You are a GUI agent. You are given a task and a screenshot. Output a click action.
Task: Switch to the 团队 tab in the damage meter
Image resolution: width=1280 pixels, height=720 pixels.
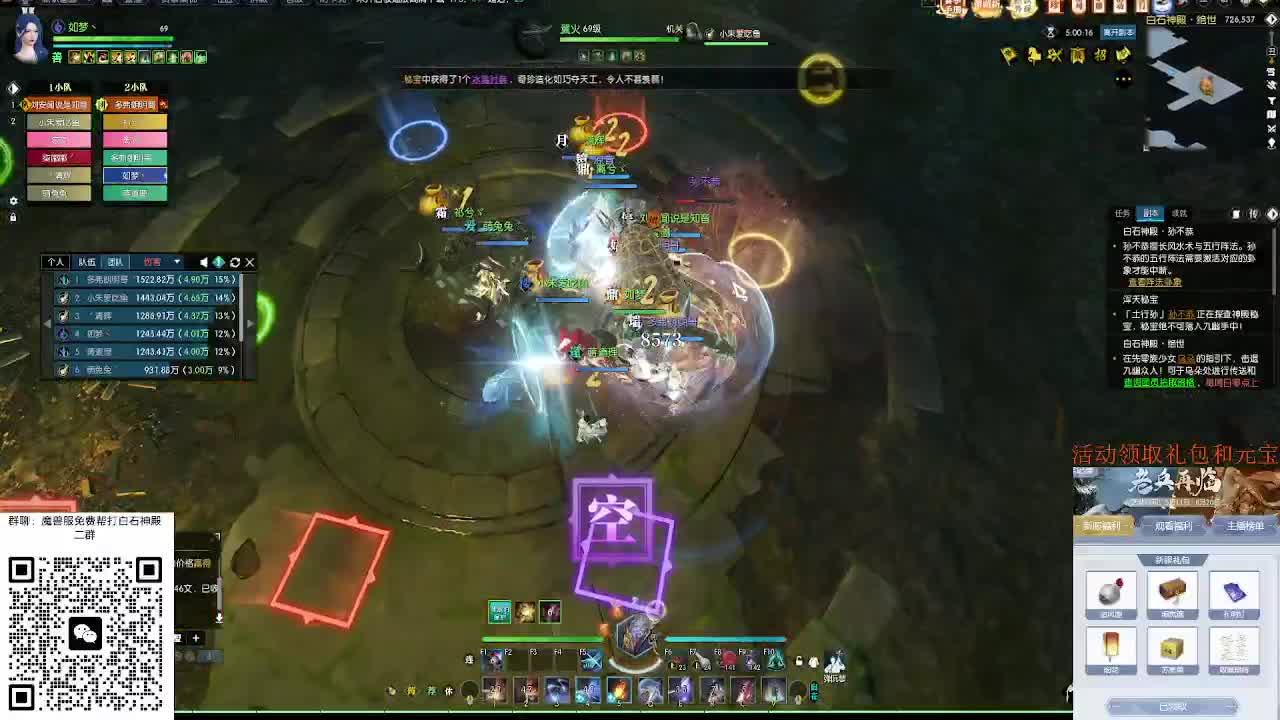[x=117, y=262]
